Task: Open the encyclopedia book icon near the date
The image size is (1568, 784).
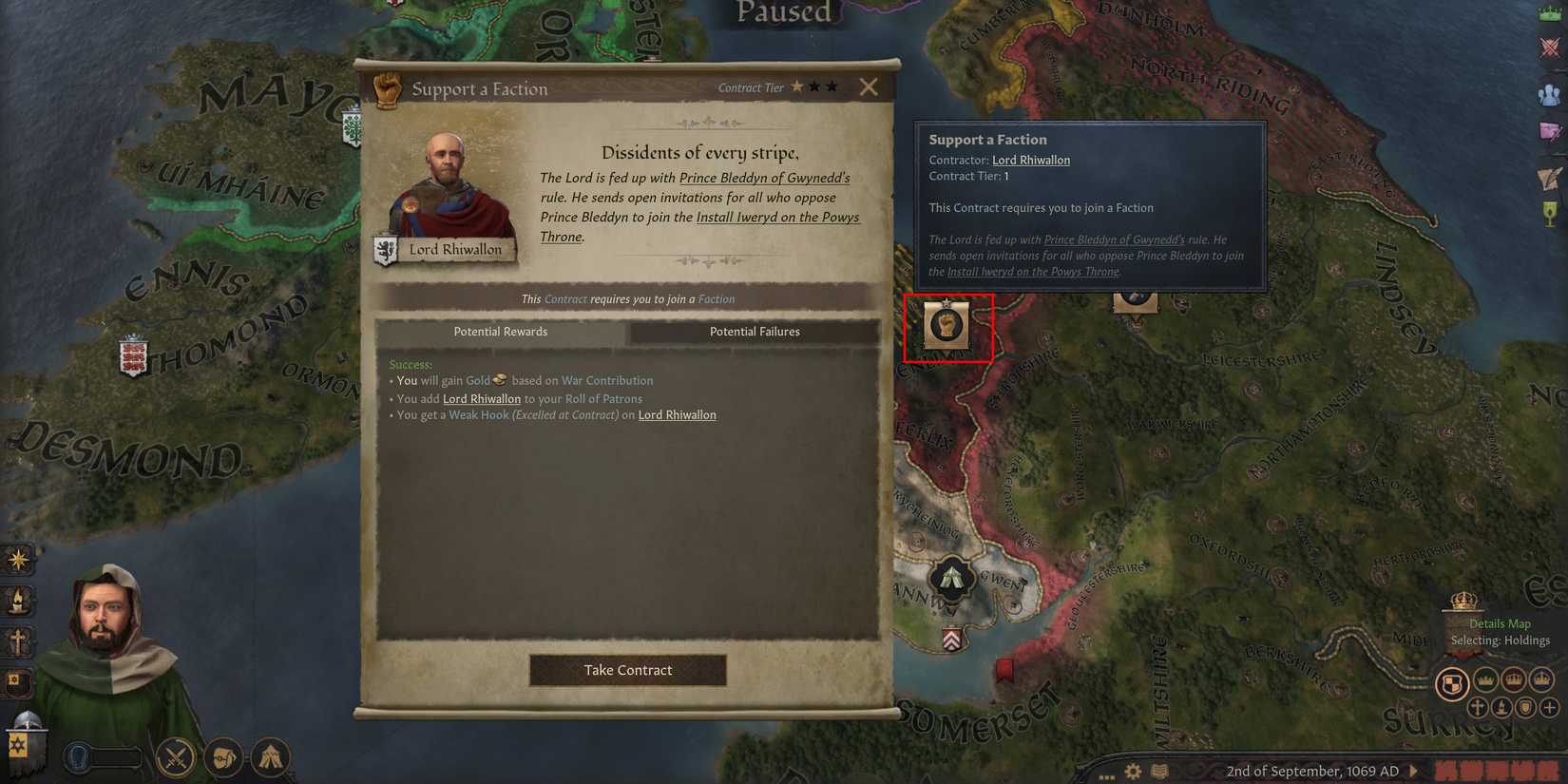Action: (1158, 772)
